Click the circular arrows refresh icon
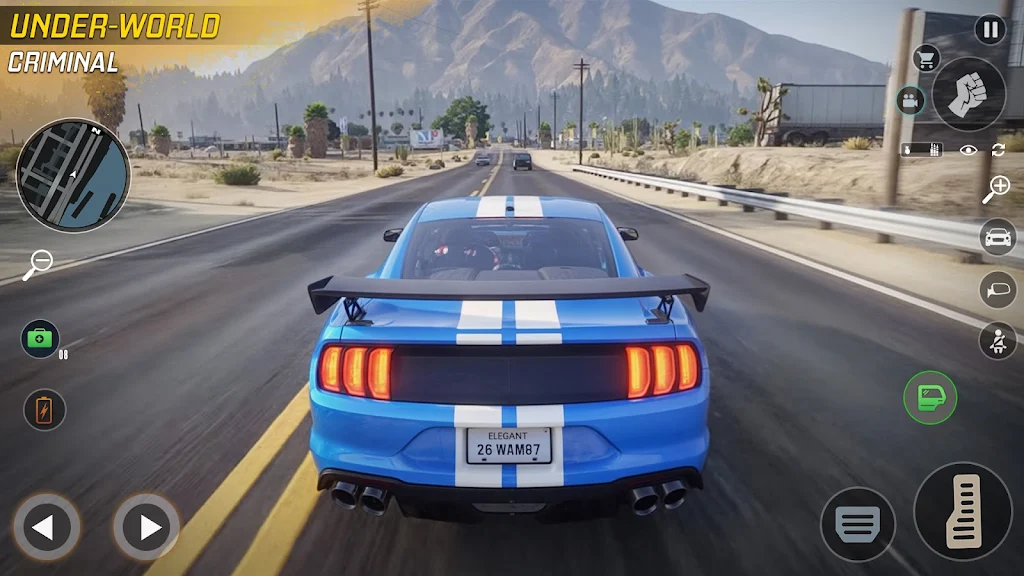 (997, 150)
